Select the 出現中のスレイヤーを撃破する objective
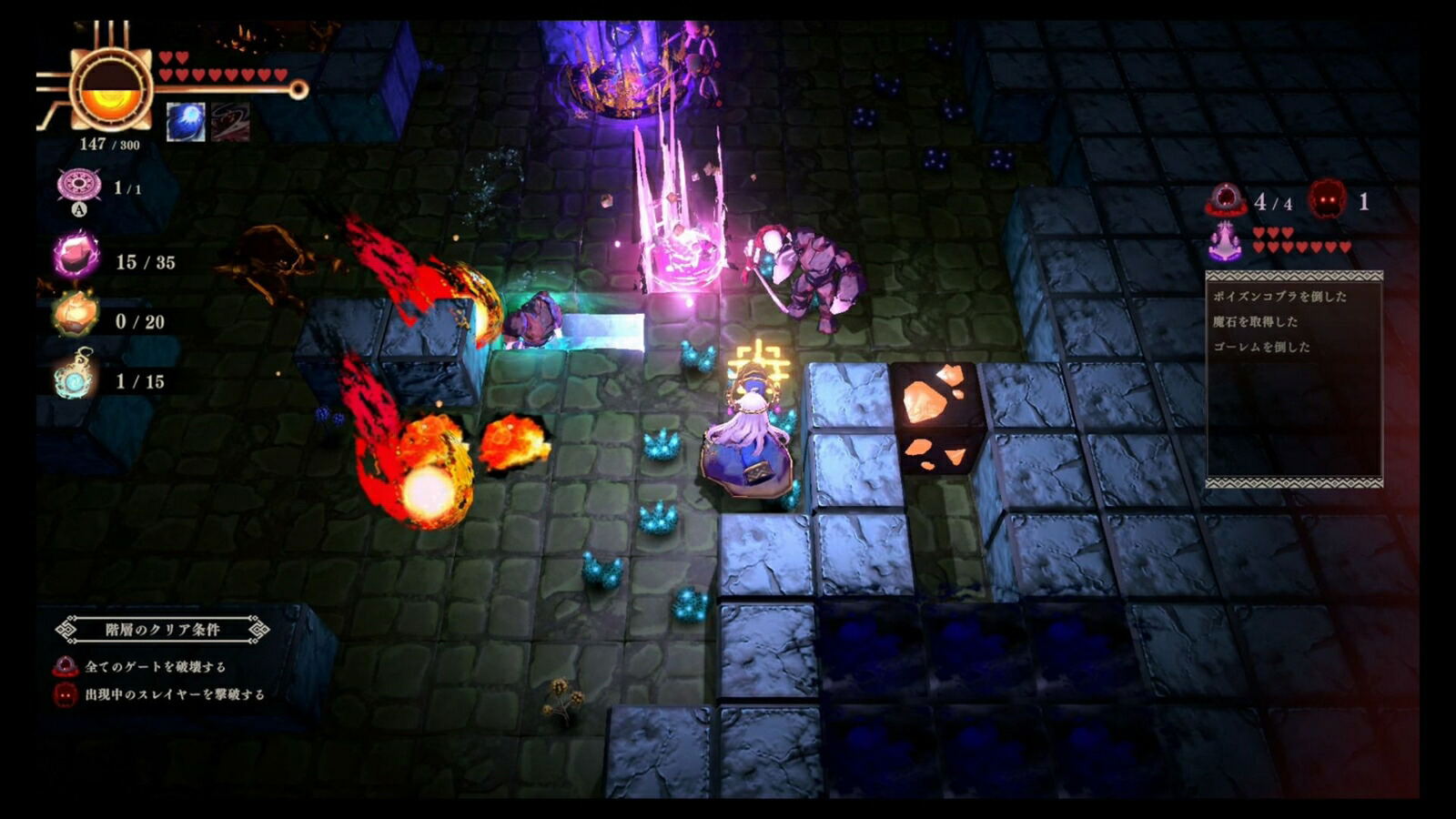Screen dimensions: 1456x819 tap(174, 694)
